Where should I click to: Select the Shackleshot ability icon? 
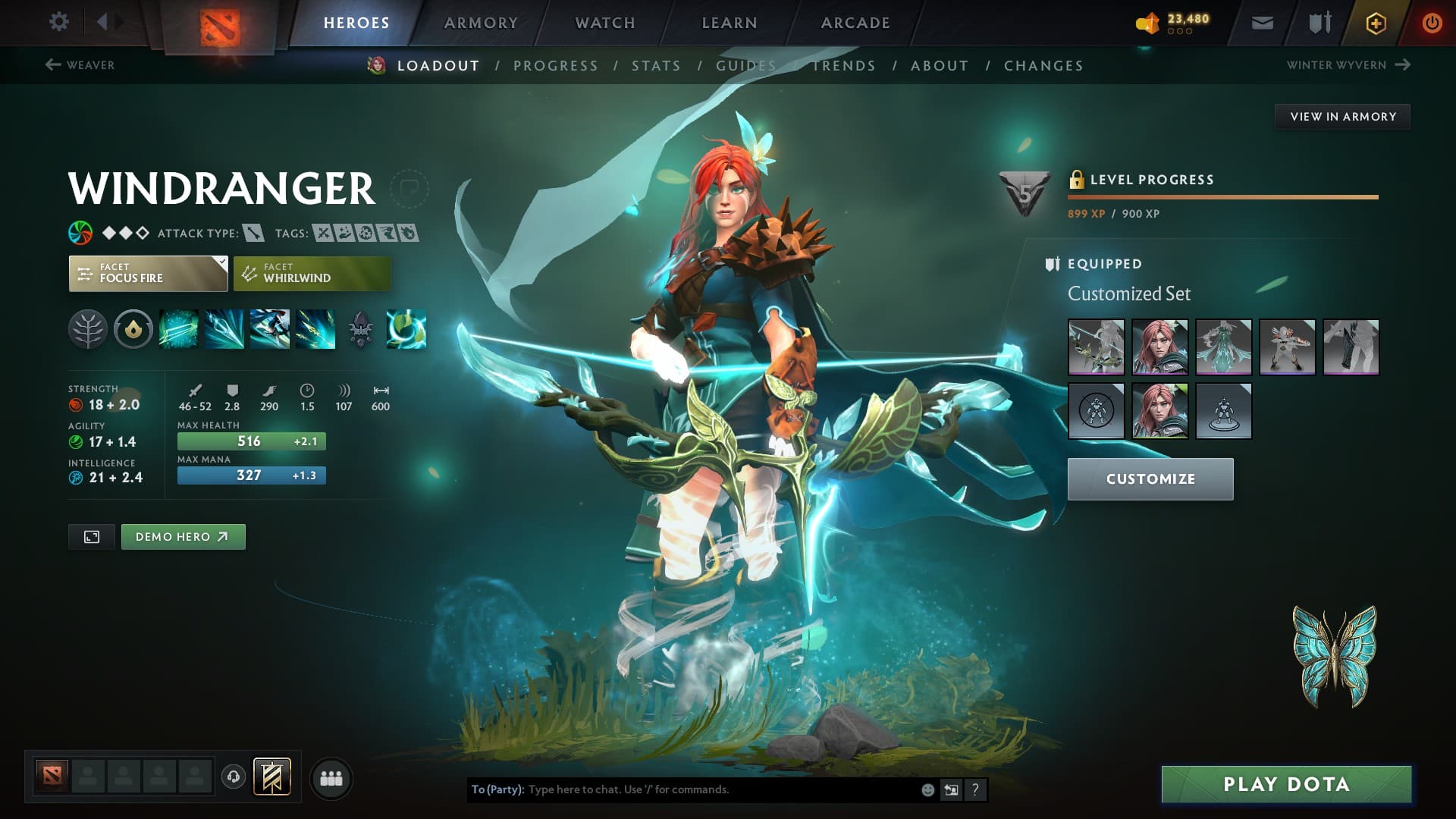tap(179, 329)
